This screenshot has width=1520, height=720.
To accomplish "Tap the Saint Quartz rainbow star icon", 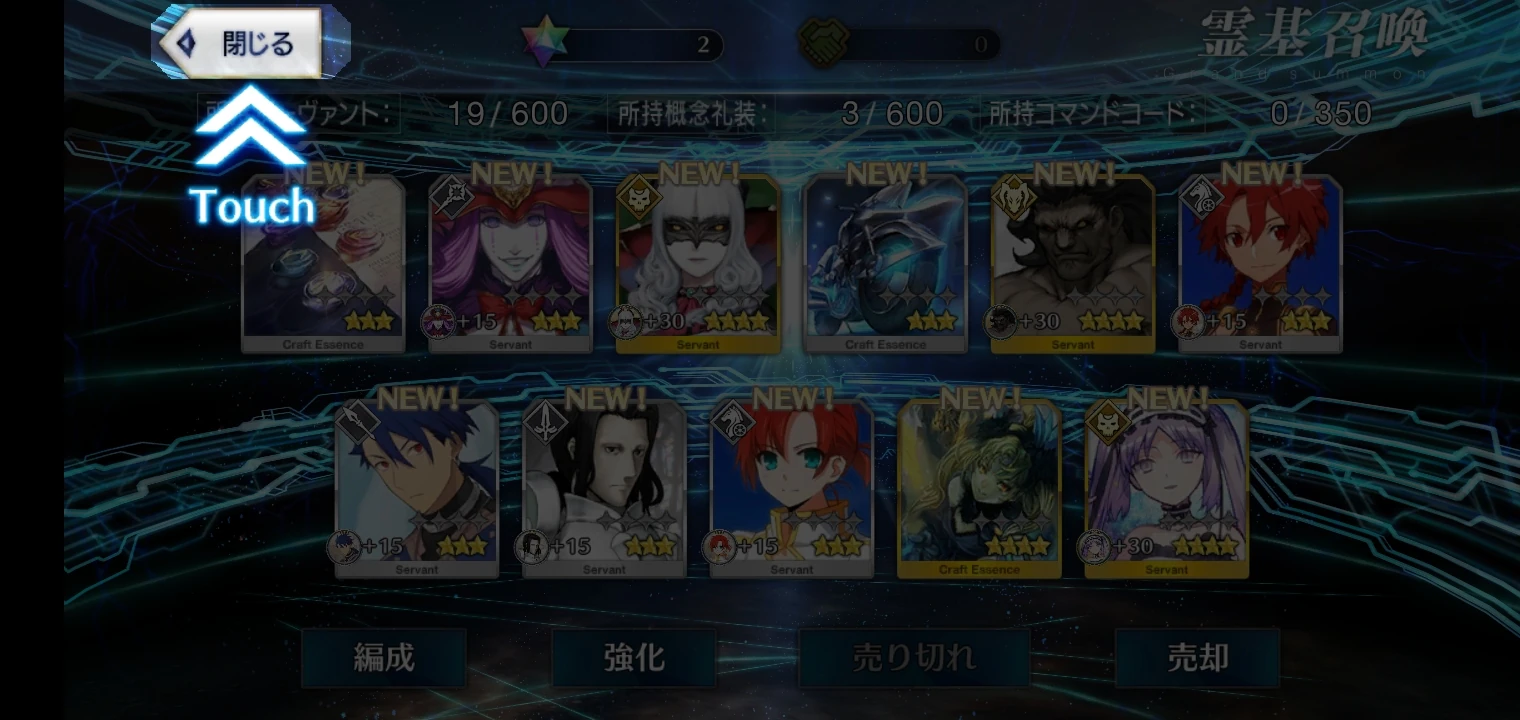I will coord(546,43).
